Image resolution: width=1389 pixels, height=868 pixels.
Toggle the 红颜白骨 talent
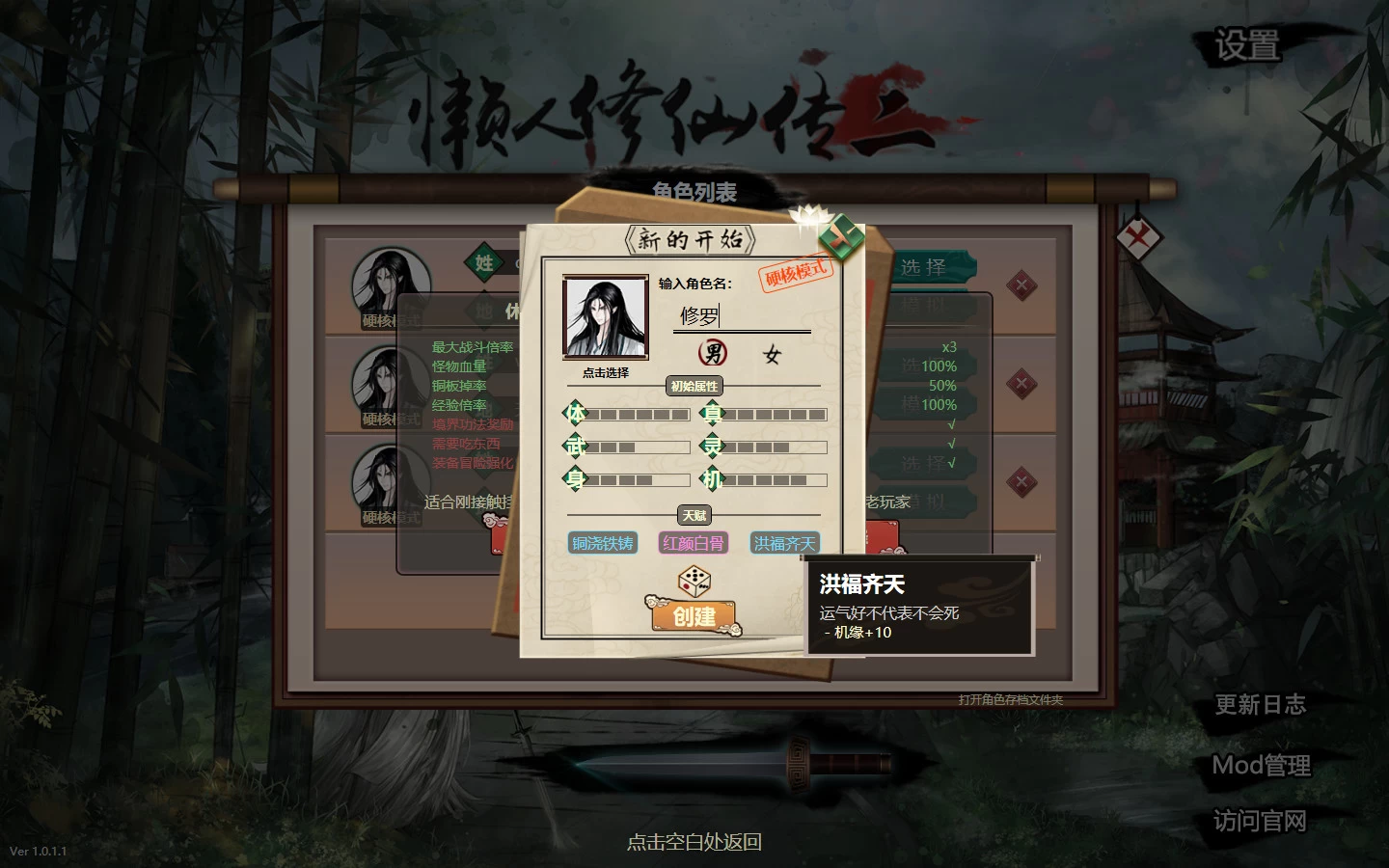pyautogui.click(x=693, y=542)
